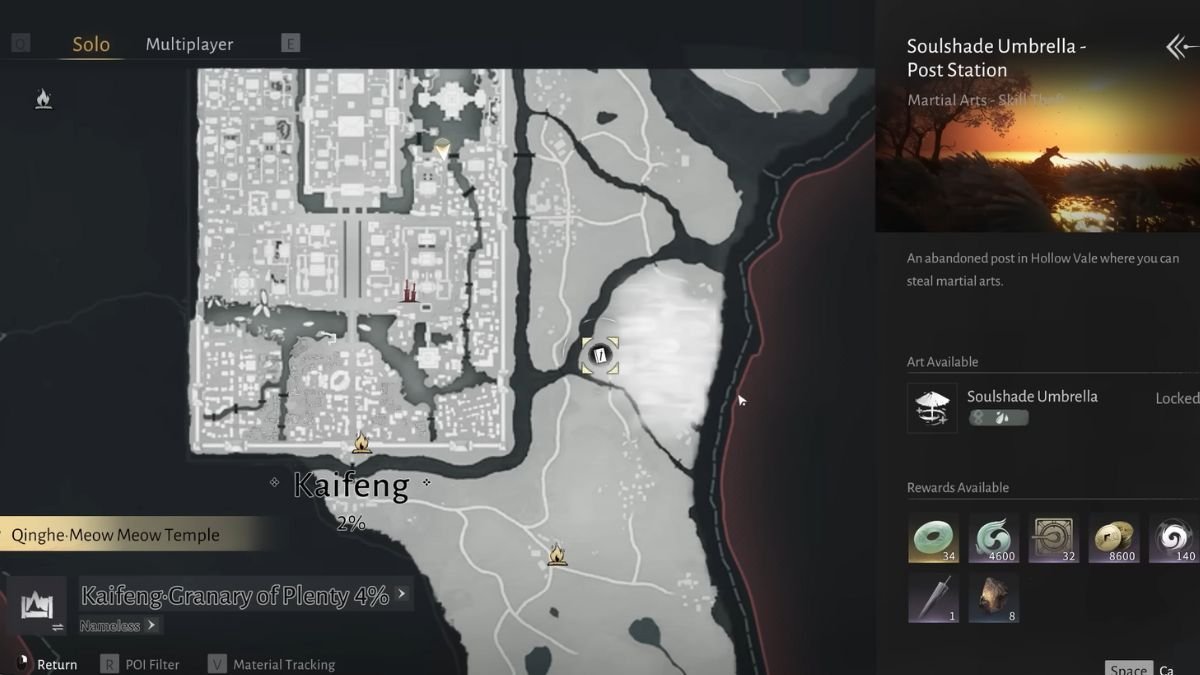Select the ore chunk reward icon
Image resolution: width=1200 pixels, height=675 pixels.
tap(993, 598)
